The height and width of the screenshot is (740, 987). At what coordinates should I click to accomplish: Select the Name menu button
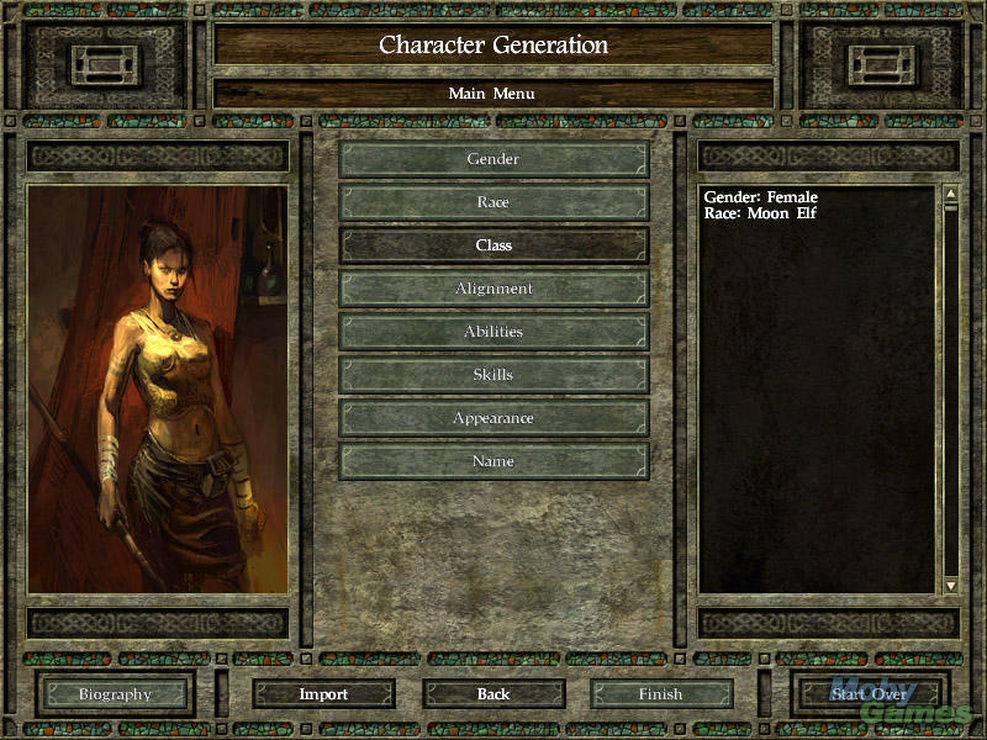[493, 461]
